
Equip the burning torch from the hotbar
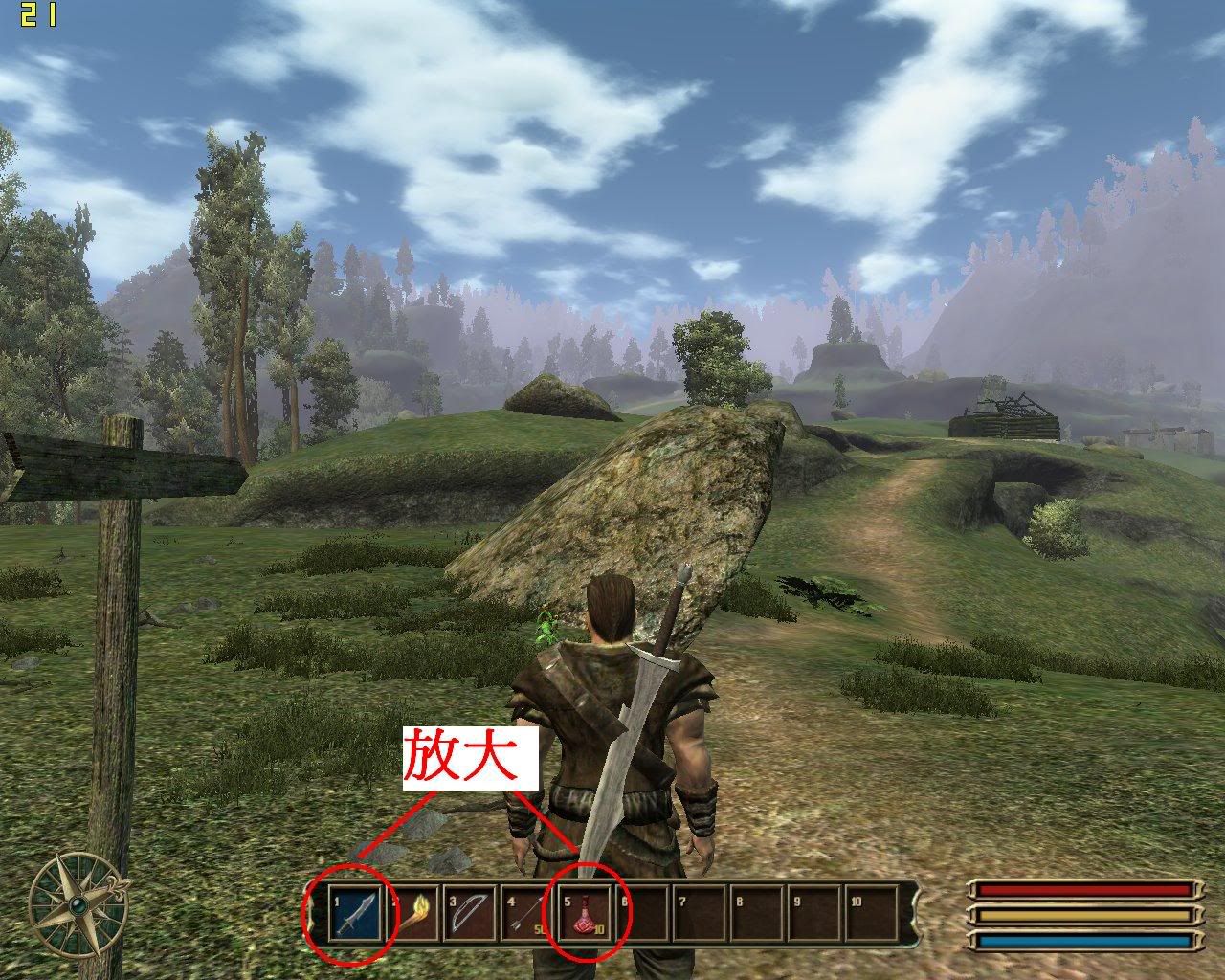tap(412, 914)
